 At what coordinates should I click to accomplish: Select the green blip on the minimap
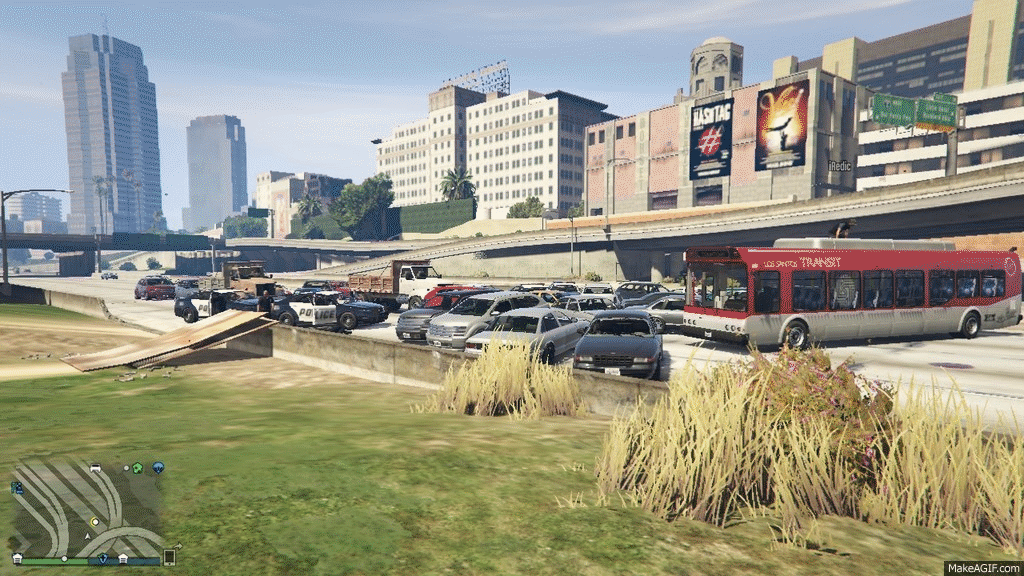[138, 467]
